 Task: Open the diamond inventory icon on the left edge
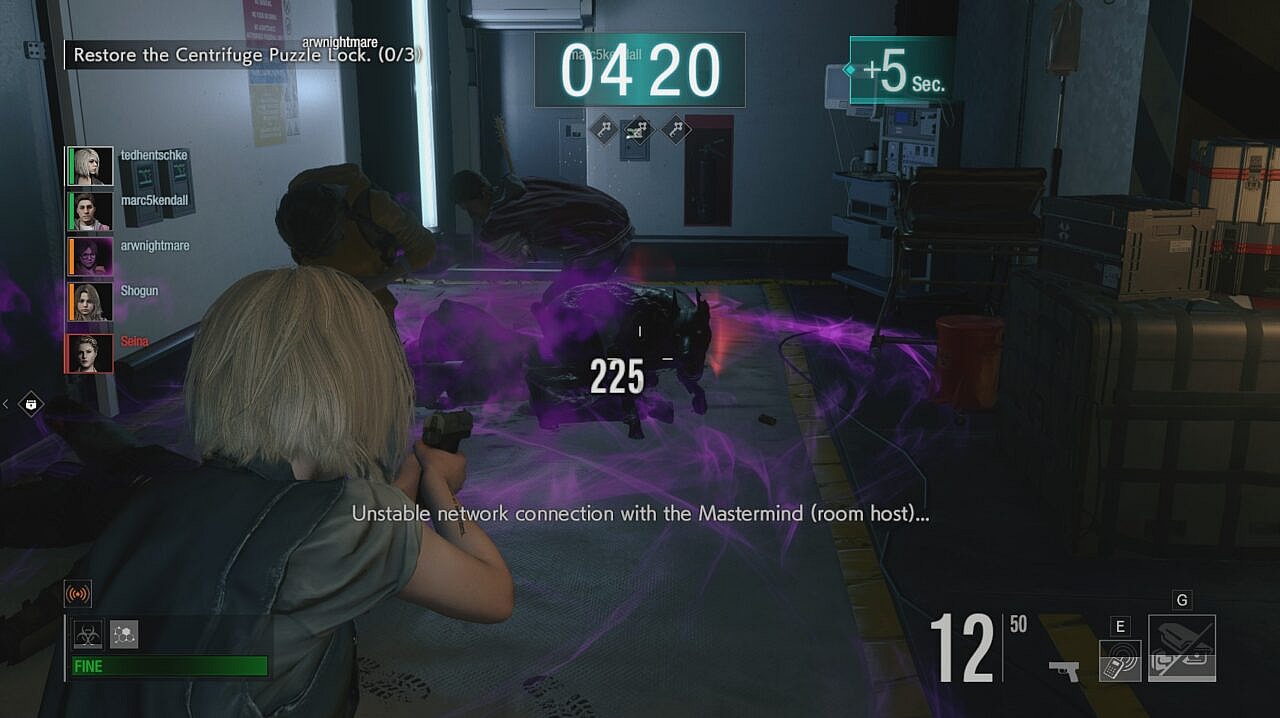tap(31, 404)
